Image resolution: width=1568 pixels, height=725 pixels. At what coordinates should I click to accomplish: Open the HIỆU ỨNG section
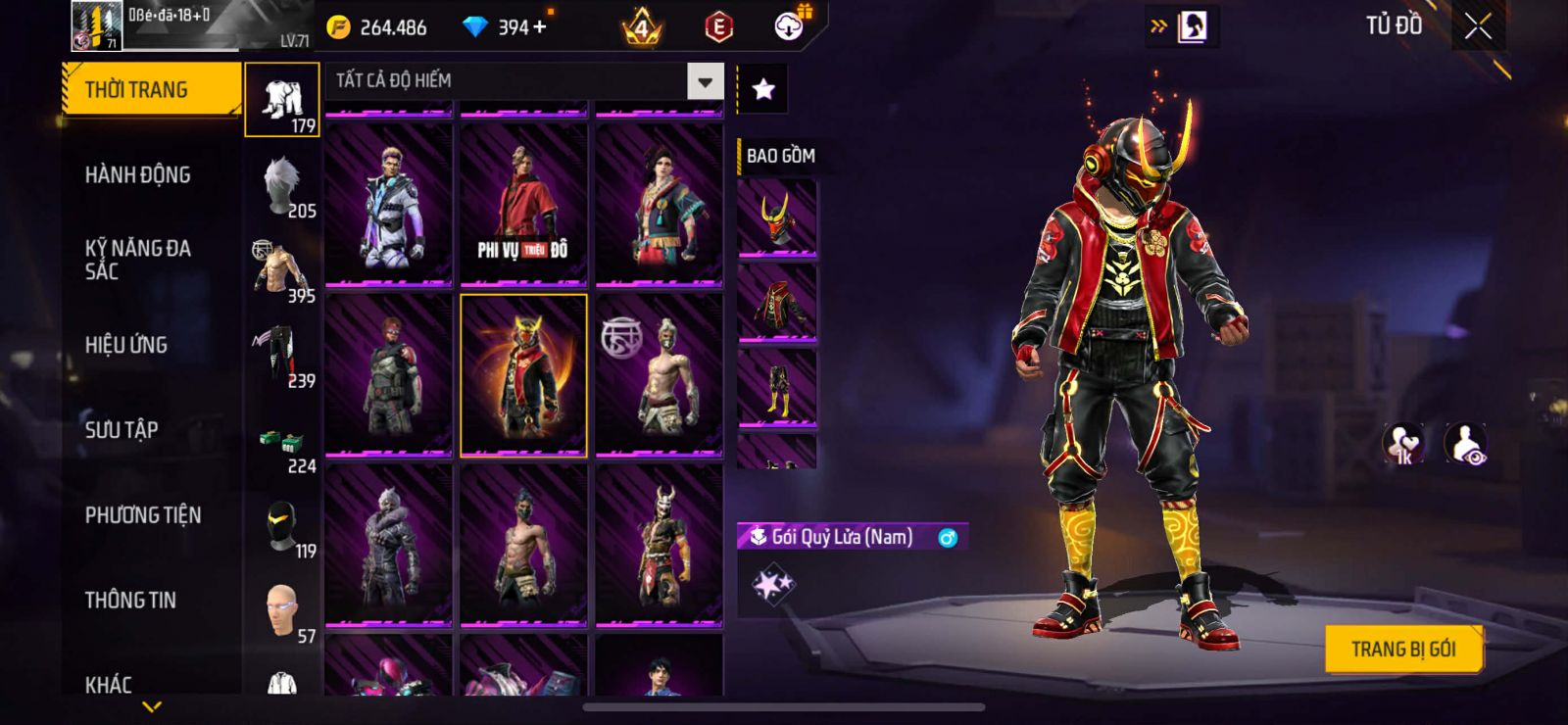pyautogui.click(x=126, y=345)
